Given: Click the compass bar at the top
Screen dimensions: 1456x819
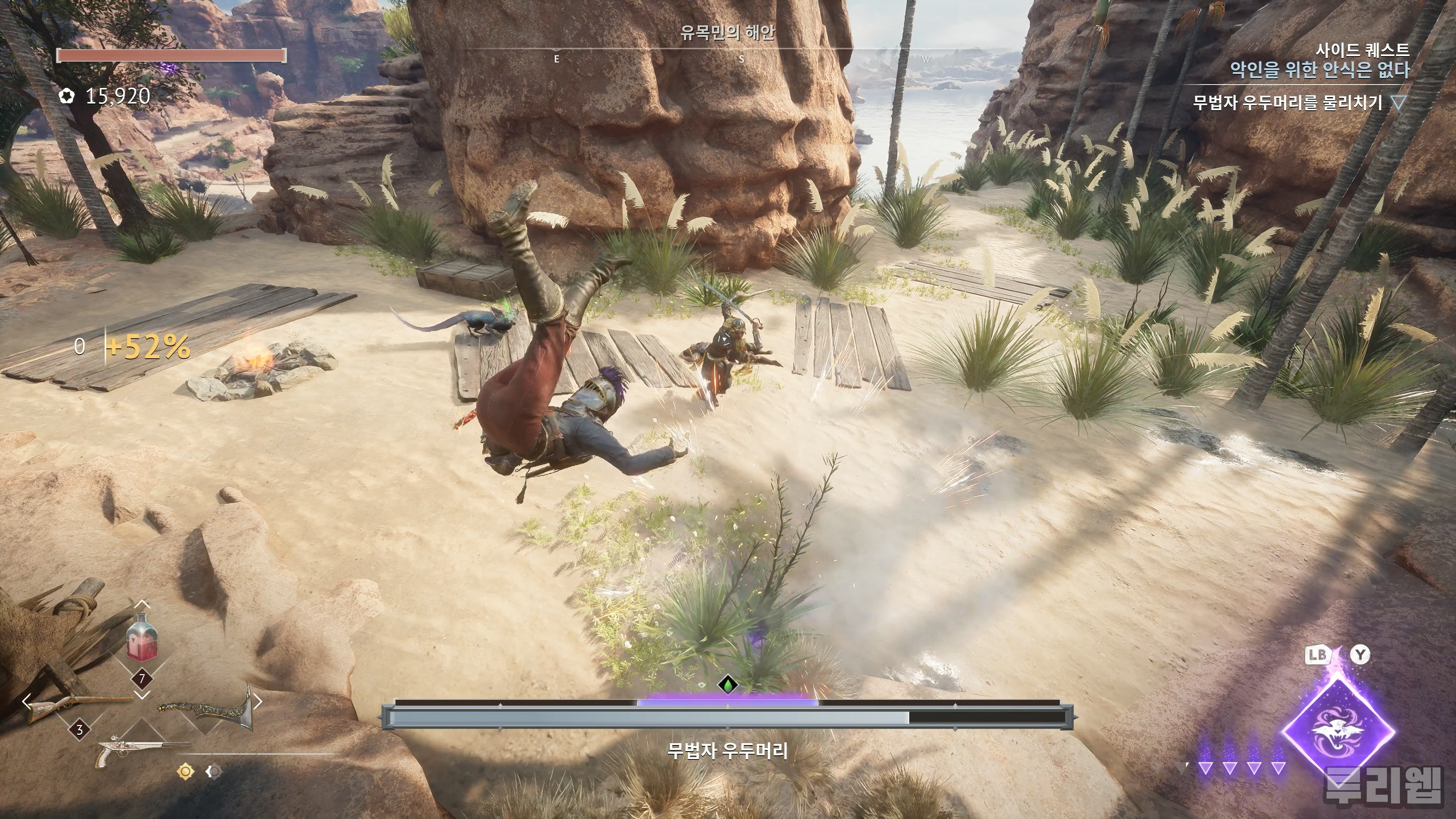Looking at the screenshot, I should click(728, 57).
